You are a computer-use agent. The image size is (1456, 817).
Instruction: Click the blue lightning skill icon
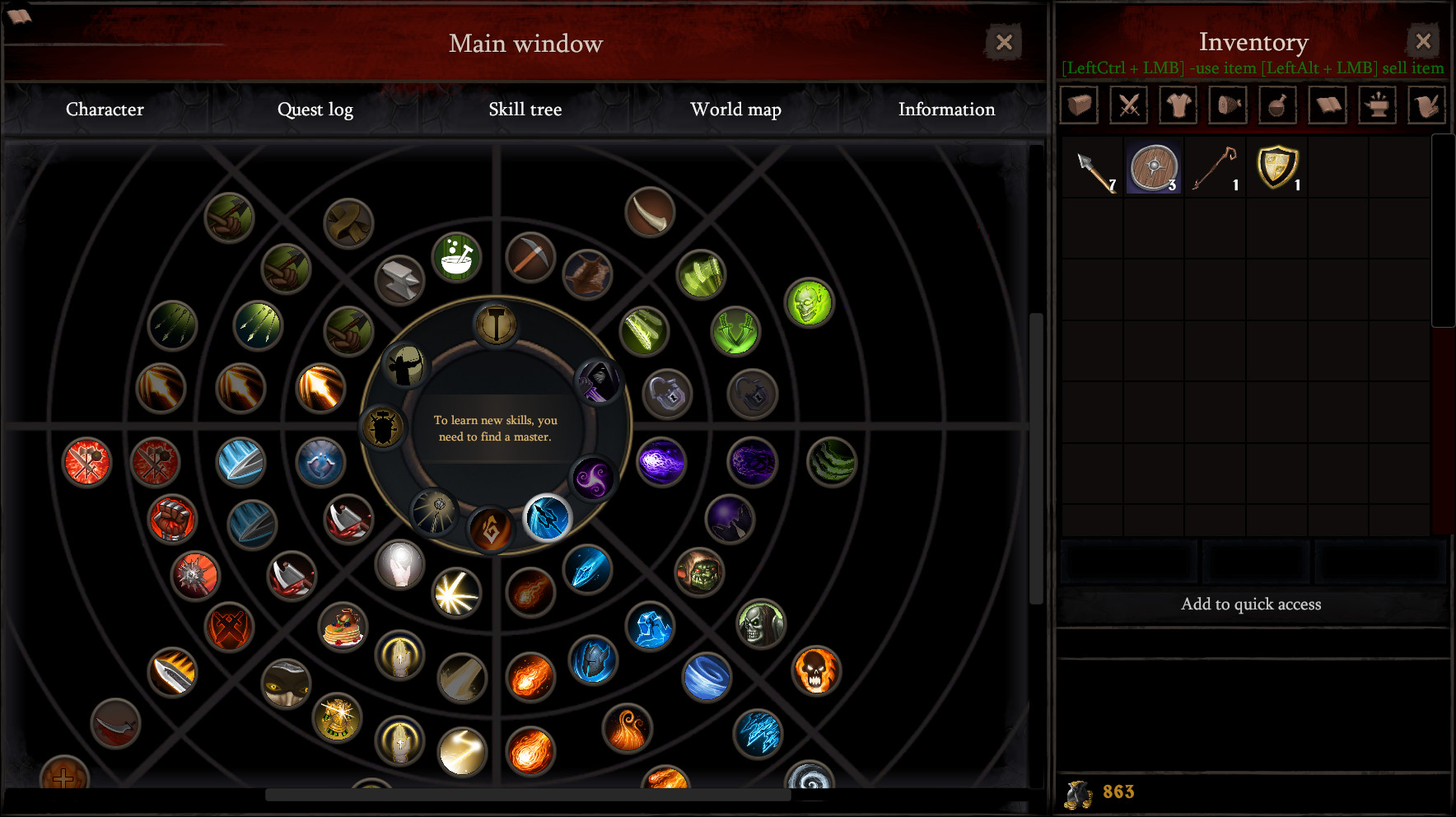547,519
